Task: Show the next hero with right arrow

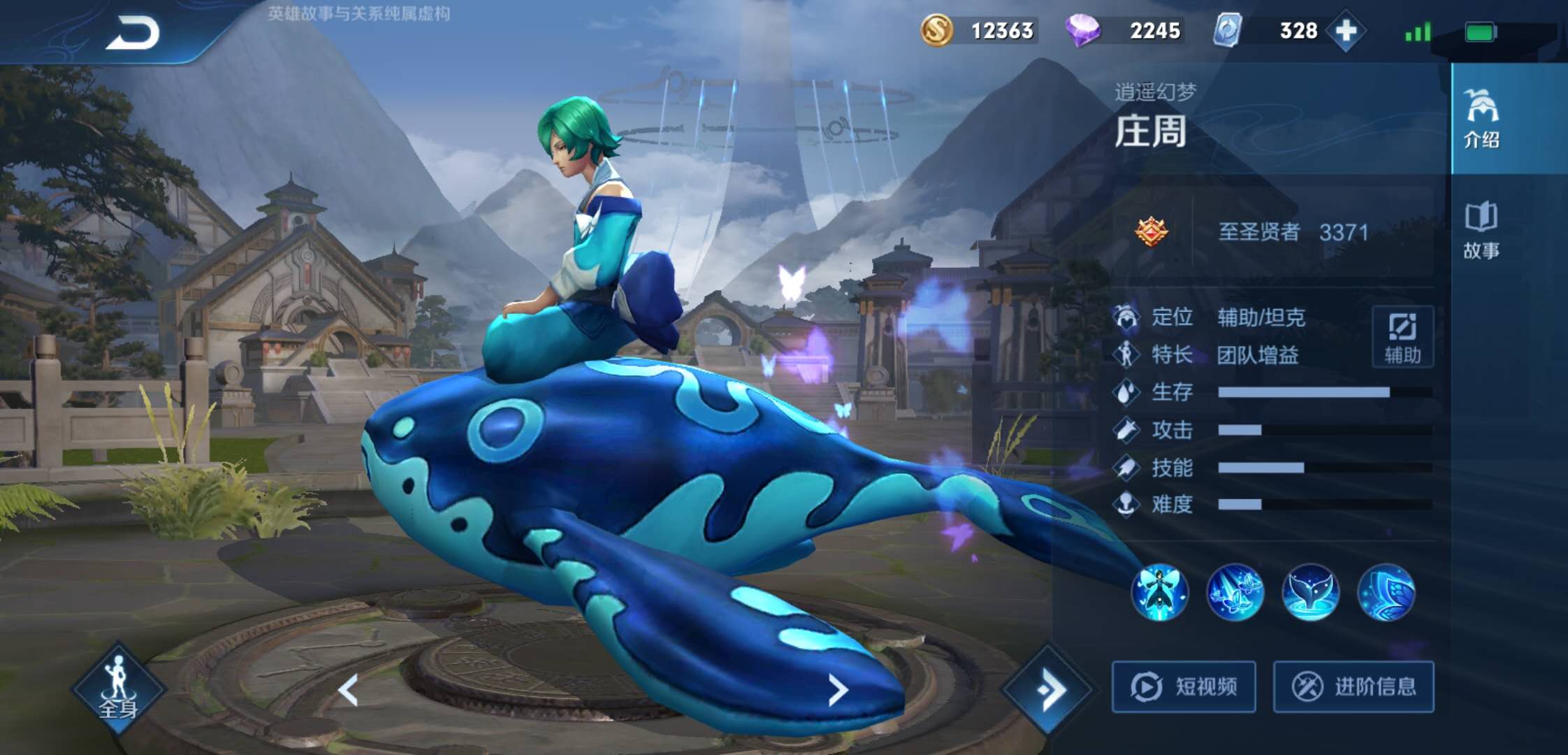Action: pos(838,690)
